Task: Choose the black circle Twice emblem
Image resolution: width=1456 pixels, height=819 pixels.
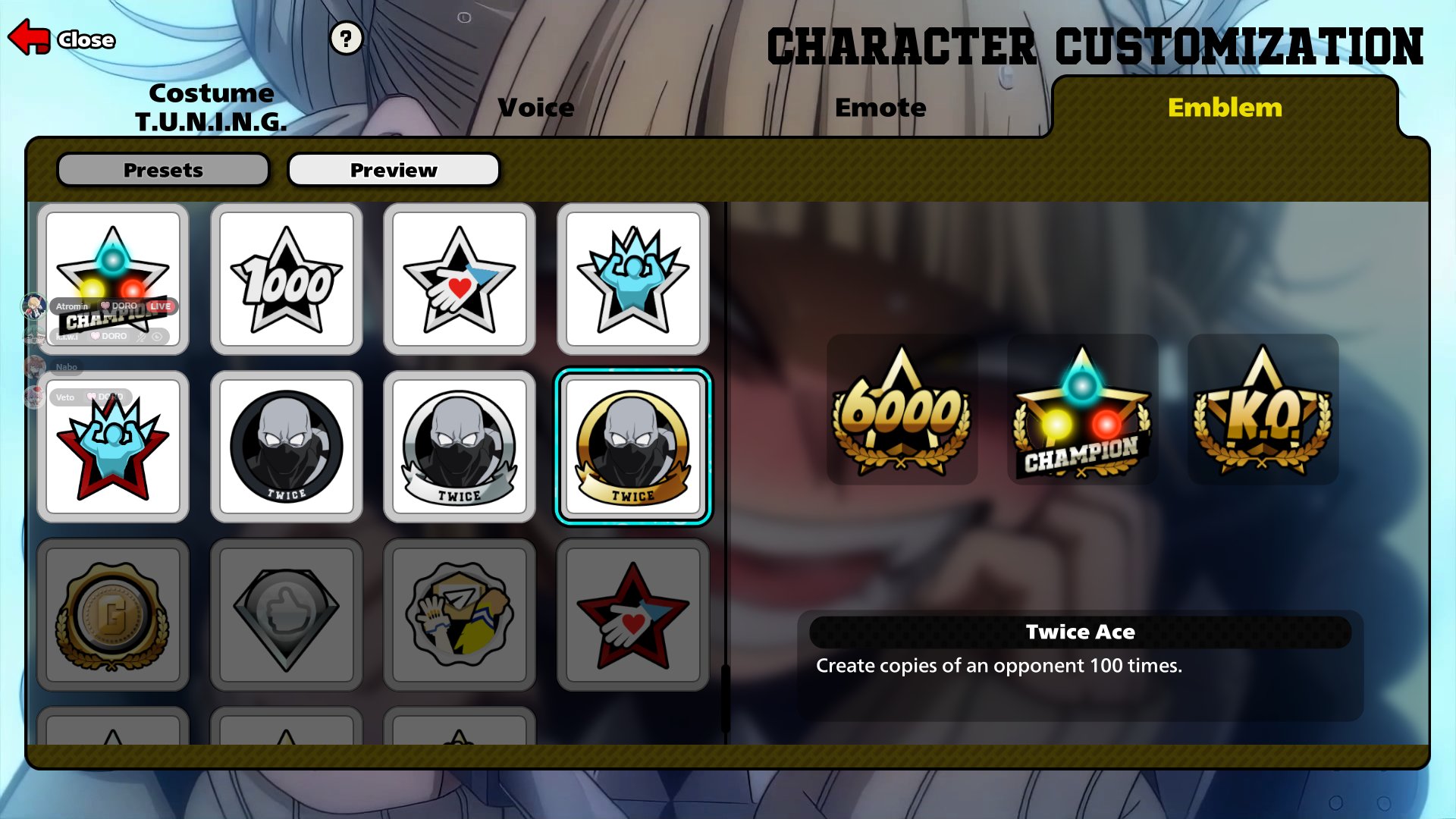Action: click(287, 447)
